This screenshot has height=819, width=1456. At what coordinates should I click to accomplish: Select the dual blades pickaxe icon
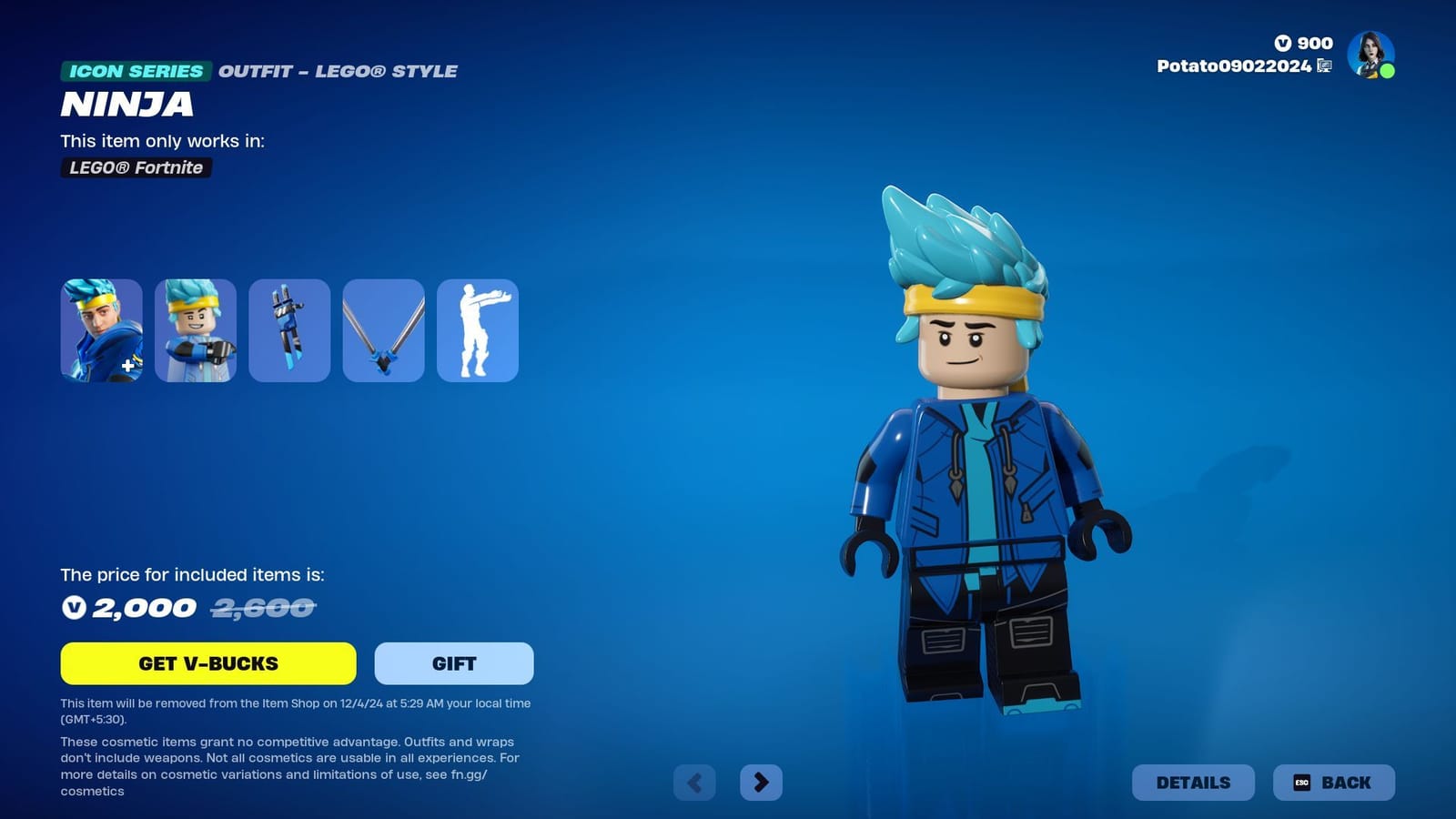tap(383, 330)
